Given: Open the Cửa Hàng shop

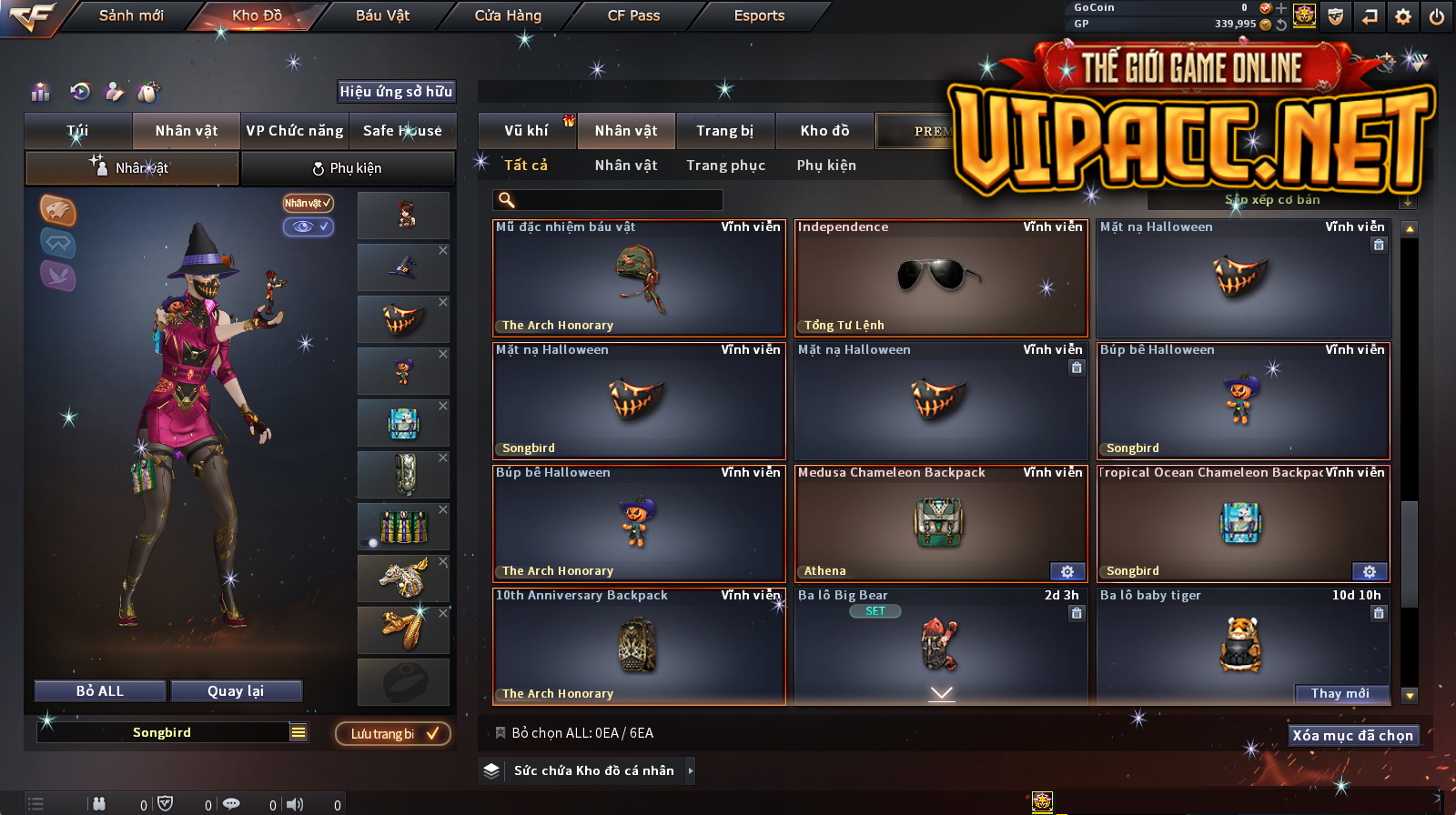Looking at the screenshot, I should point(508,15).
